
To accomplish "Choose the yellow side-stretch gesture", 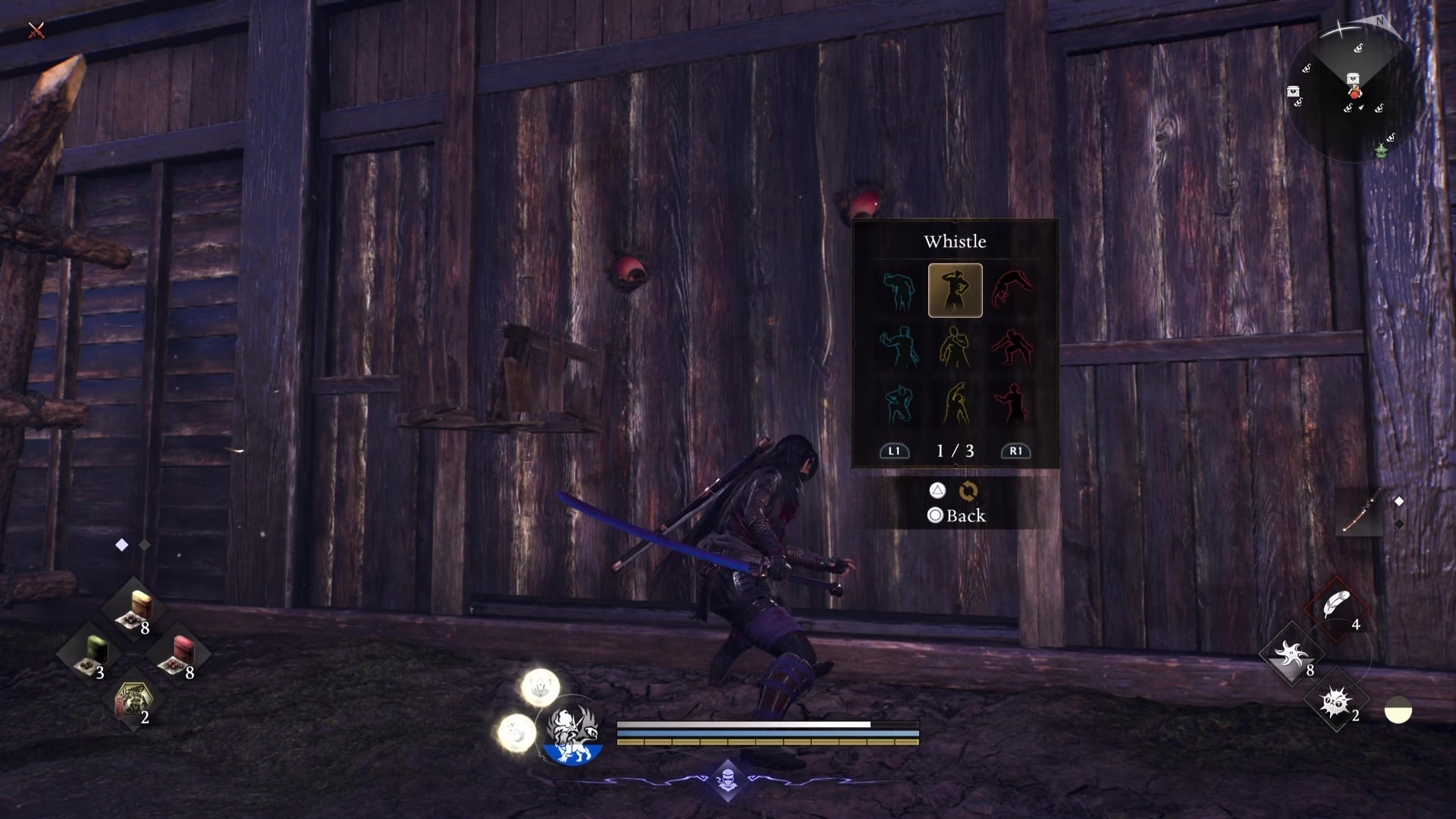I will tap(955, 403).
